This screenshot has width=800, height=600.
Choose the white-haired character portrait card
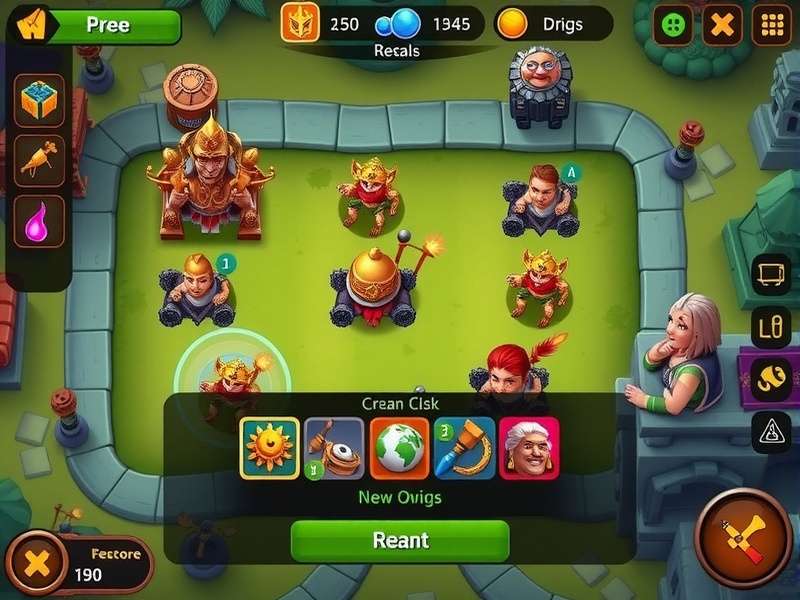click(529, 448)
